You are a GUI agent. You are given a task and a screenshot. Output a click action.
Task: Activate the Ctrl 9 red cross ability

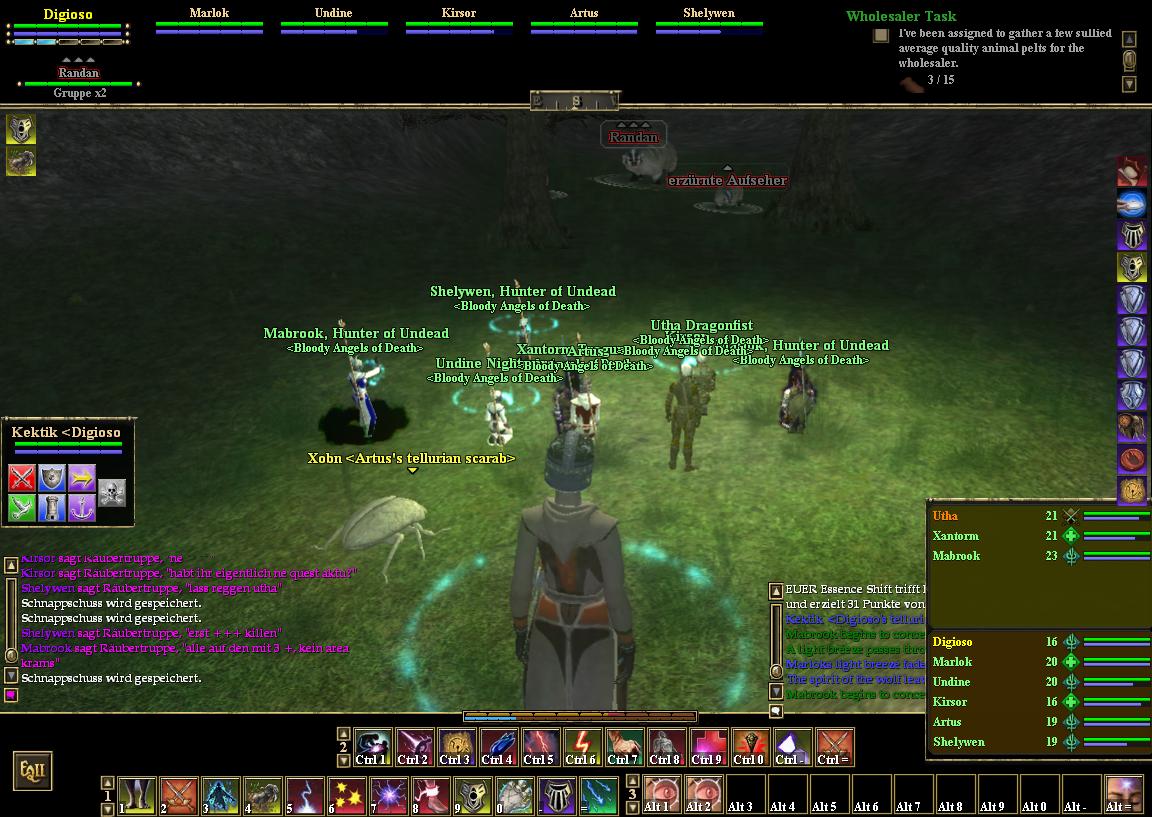coord(706,744)
